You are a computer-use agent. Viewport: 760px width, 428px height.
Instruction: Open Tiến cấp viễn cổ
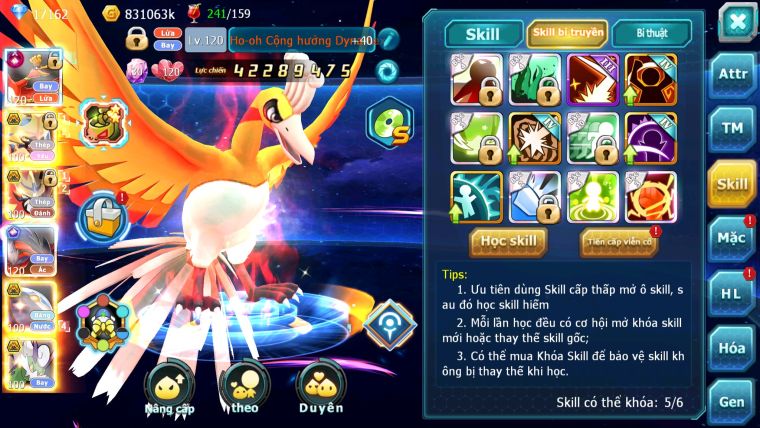coord(617,242)
